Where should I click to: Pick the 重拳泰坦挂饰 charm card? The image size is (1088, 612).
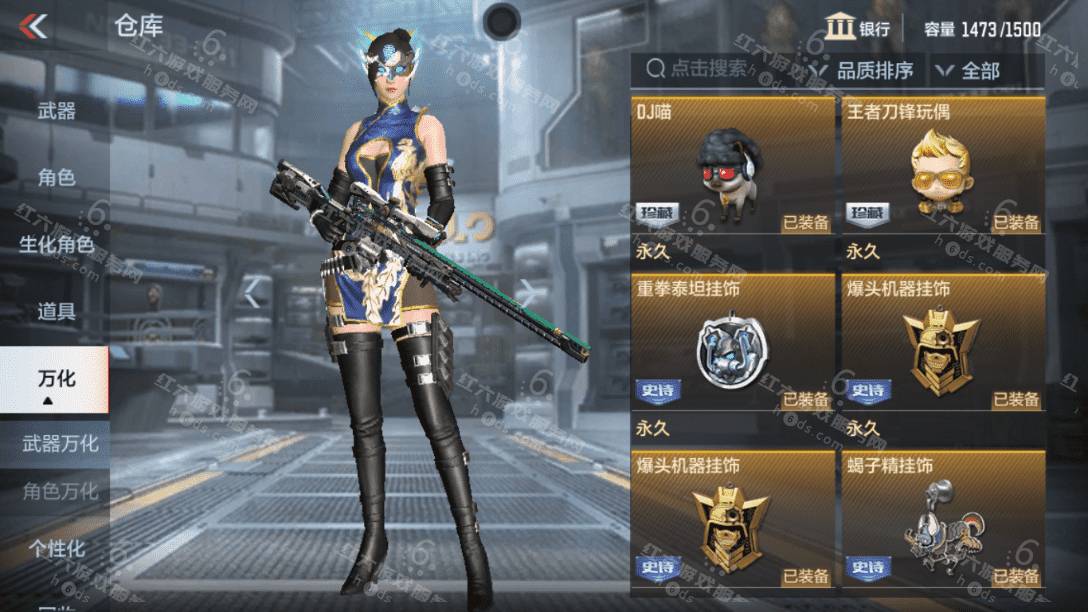[x=733, y=344]
